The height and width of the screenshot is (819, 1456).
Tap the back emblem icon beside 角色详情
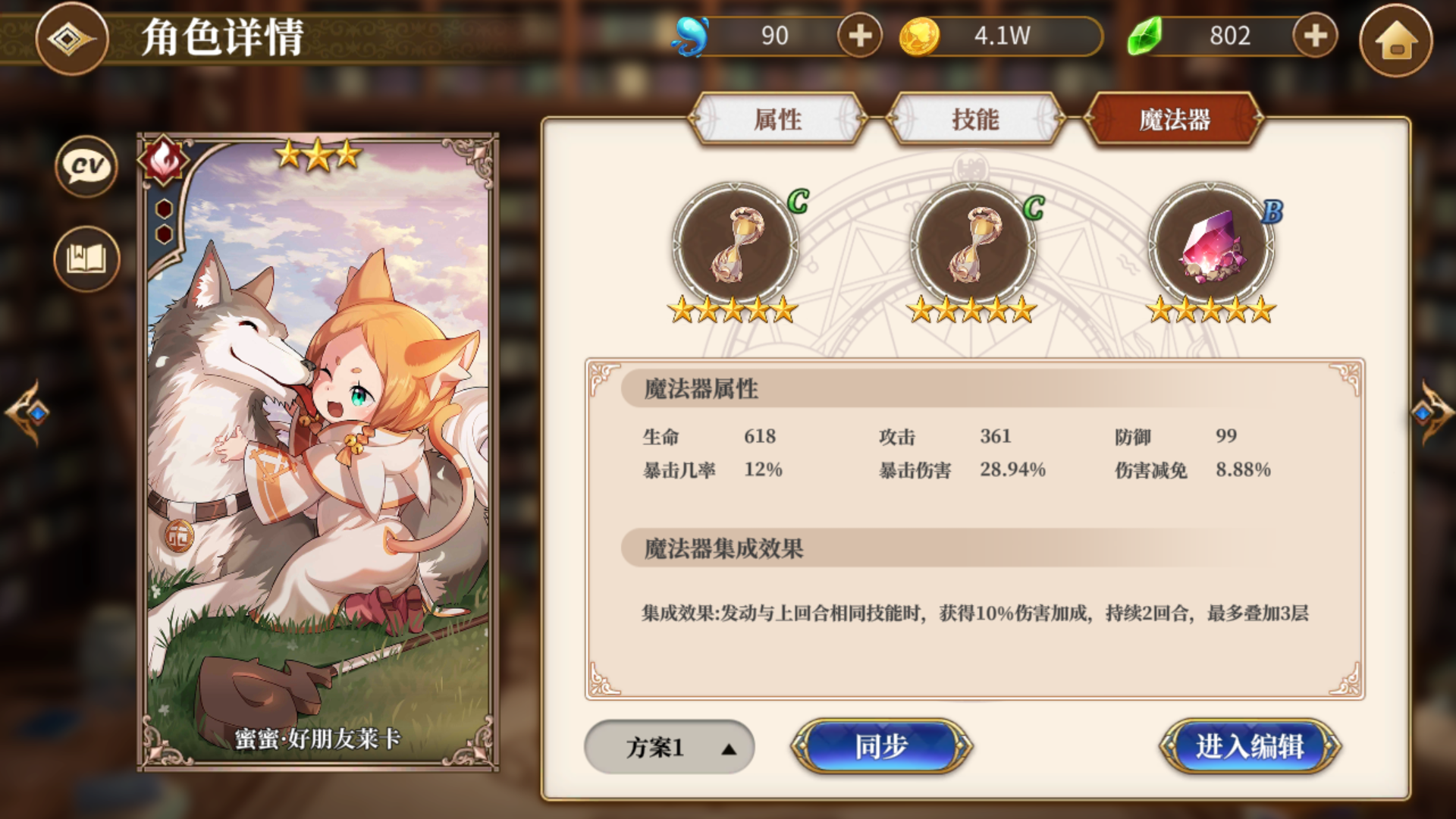[71, 39]
